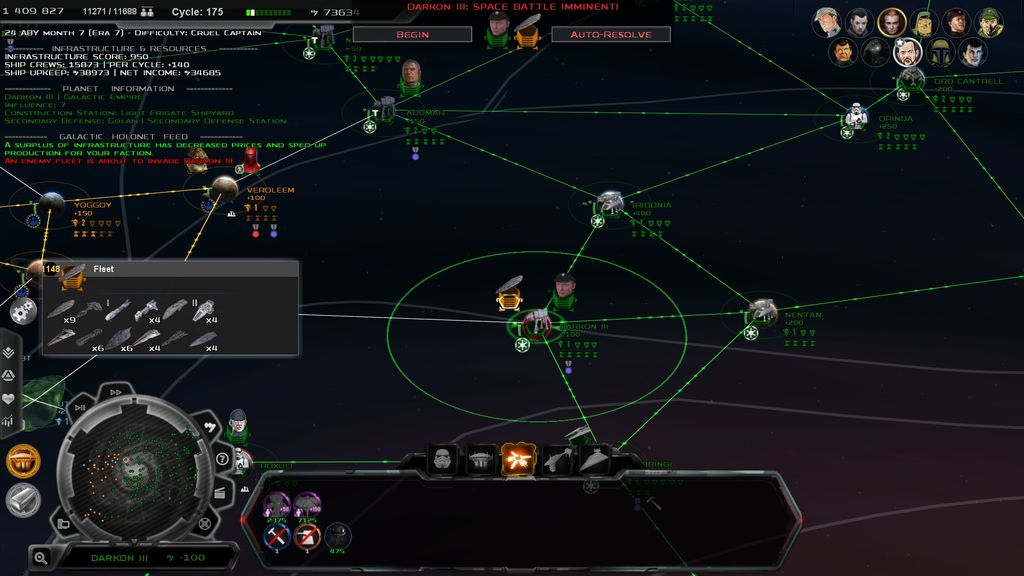Activate the fast-forward speed button
This screenshot has width=1024, height=576.
116,393
